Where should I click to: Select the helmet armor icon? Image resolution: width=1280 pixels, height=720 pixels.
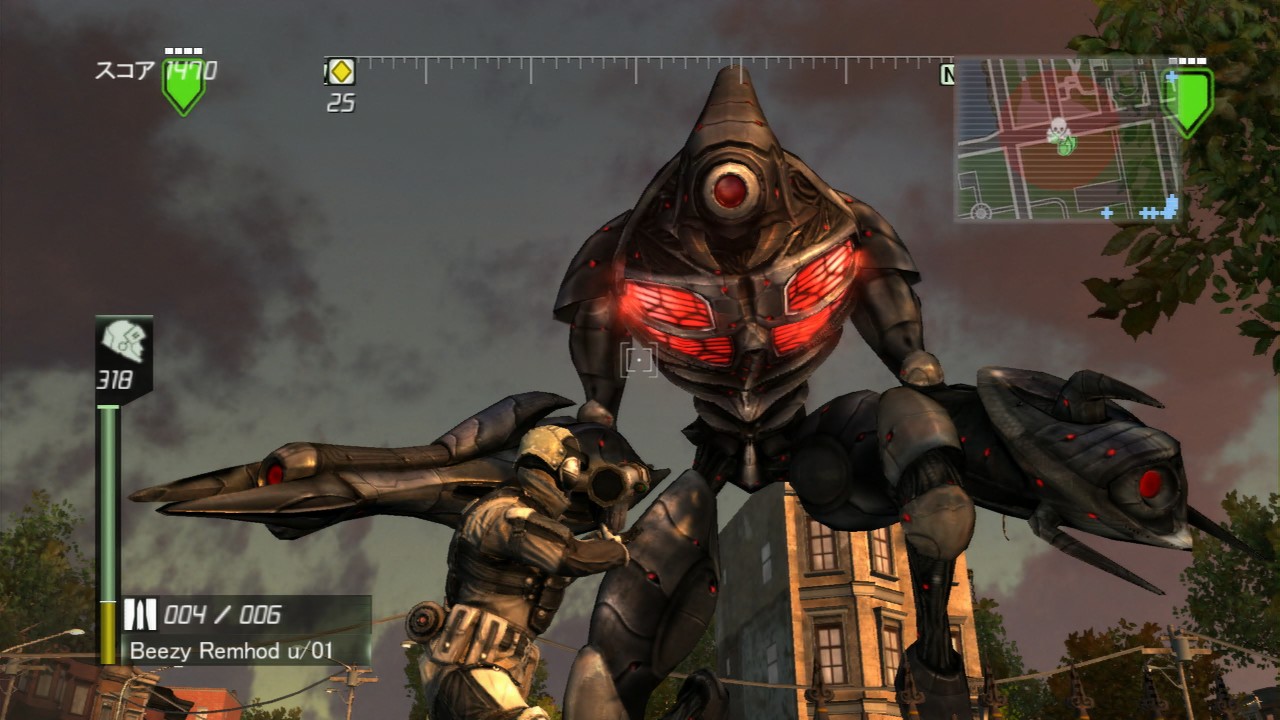coord(124,341)
